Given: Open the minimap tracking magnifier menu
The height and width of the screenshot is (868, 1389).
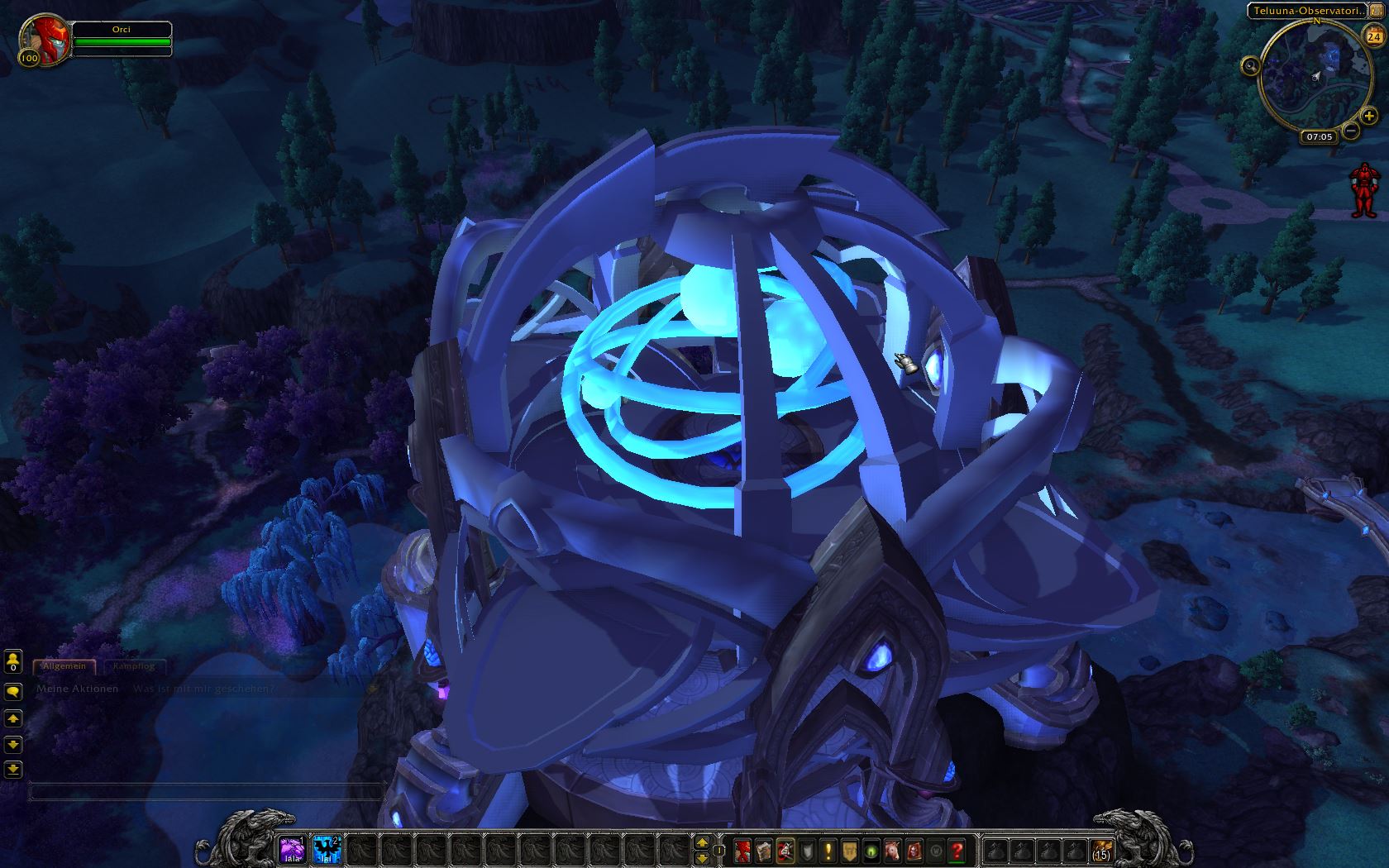Looking at the screenshot, I should (1250, 67).
